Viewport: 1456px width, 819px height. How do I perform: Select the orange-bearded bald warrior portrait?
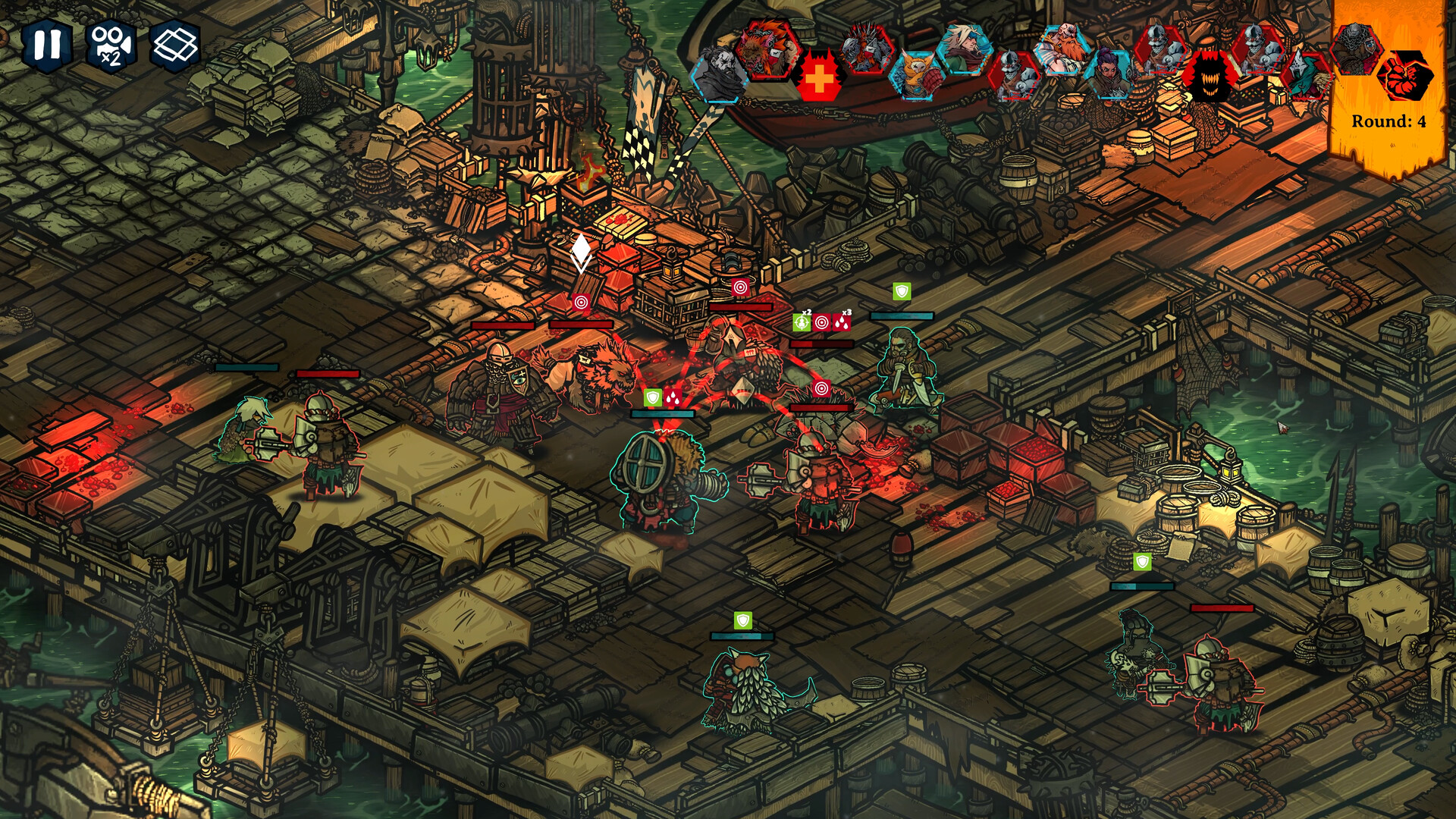tap(1064, 49)
